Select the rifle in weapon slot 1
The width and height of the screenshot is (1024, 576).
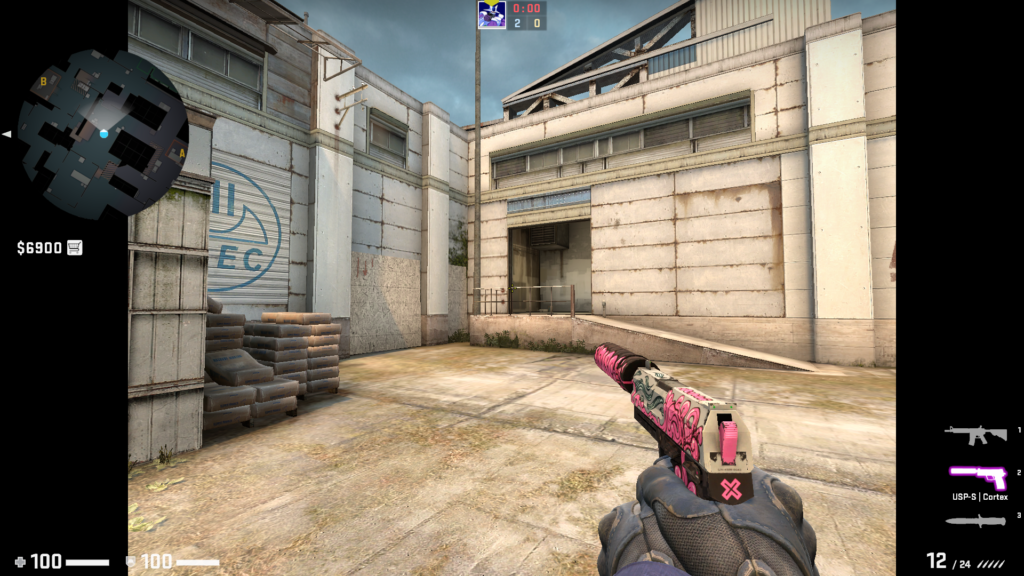point(975,434)
